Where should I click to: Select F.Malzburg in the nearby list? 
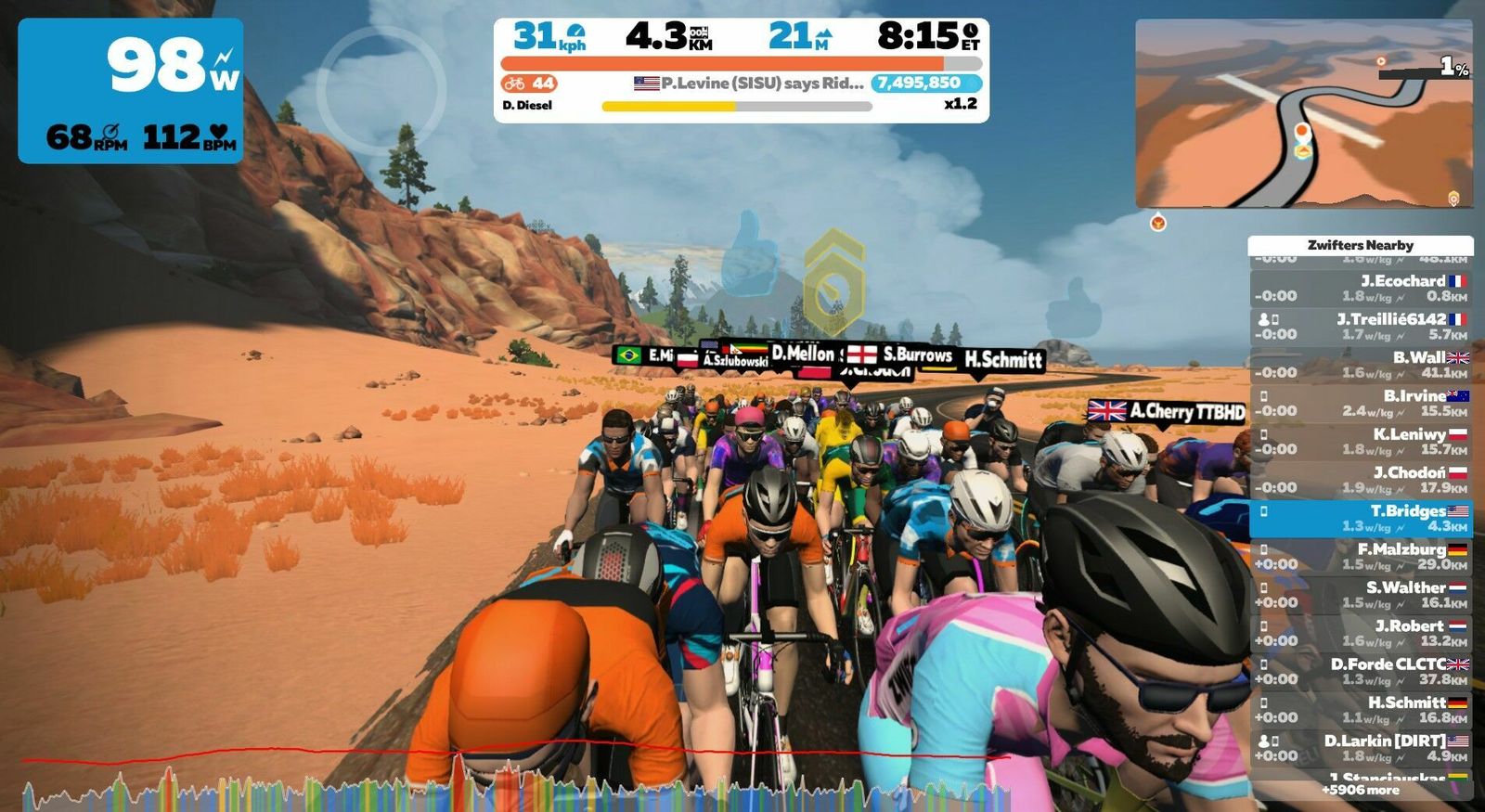1361,556
